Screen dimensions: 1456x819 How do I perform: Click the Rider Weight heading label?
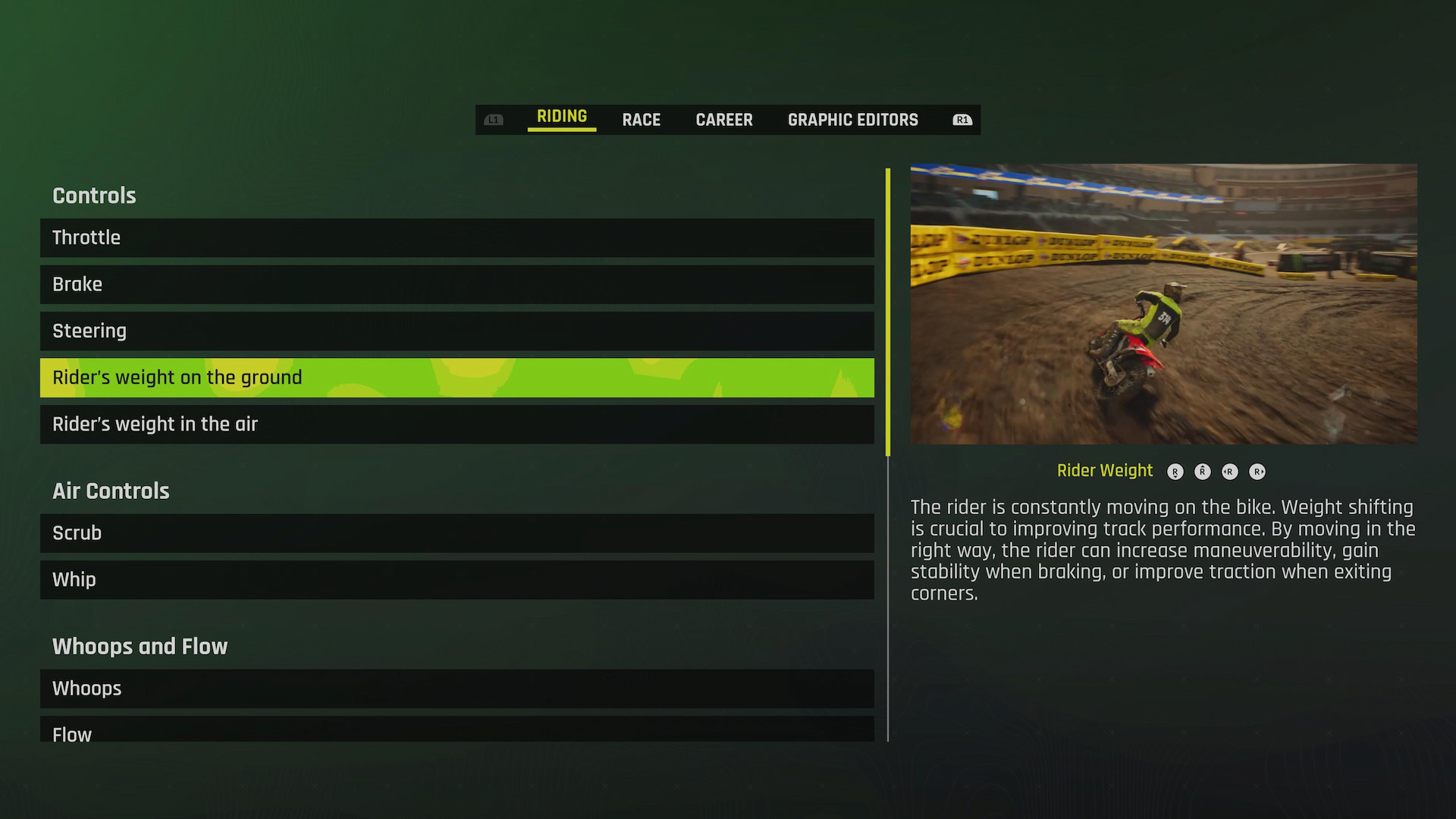click(1105, 470)
